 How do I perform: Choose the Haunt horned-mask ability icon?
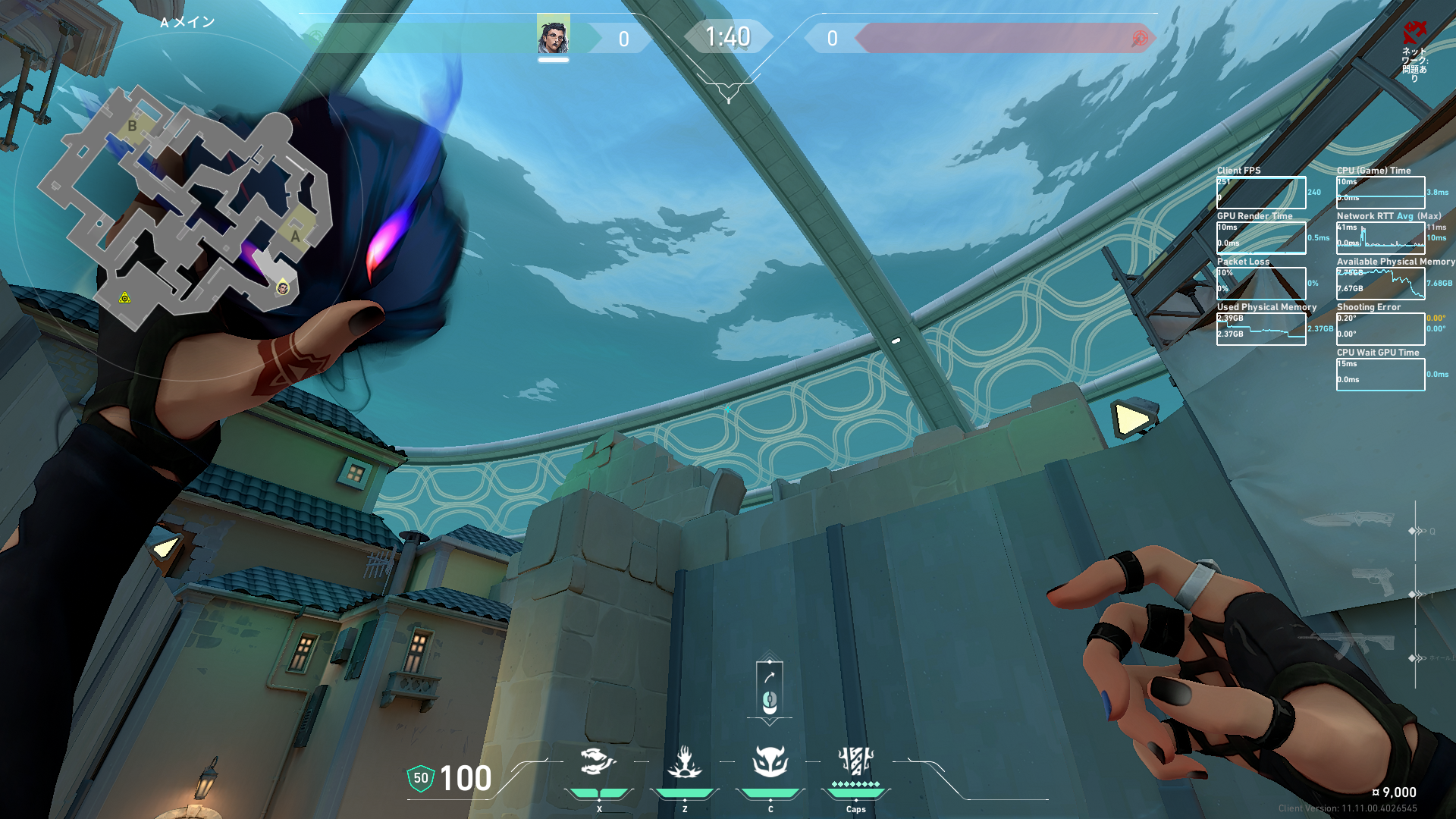coord(770,761)
